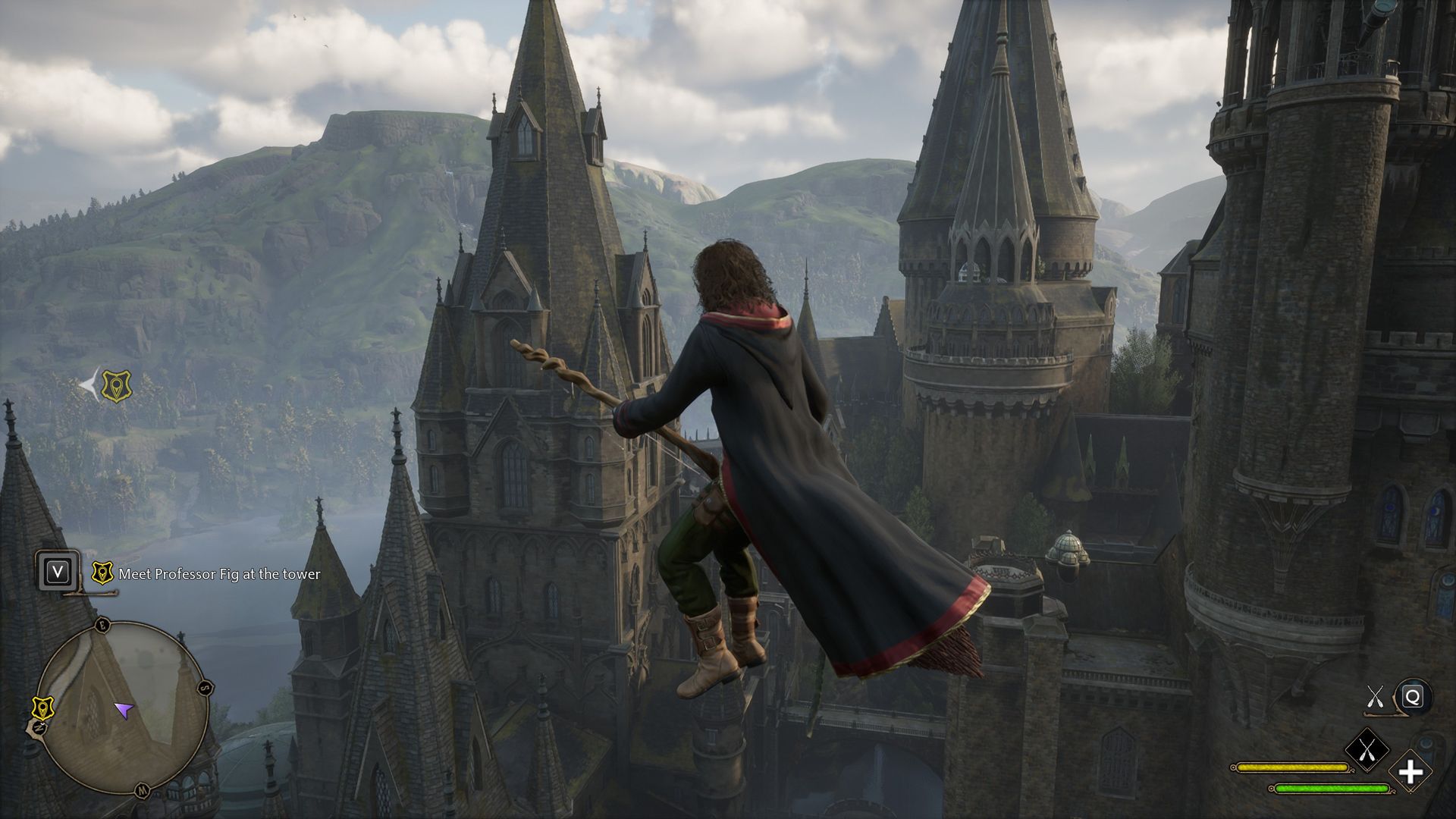
Task: Select the 'Meet Professor Fig at the tower' objective
Action: 220,575
